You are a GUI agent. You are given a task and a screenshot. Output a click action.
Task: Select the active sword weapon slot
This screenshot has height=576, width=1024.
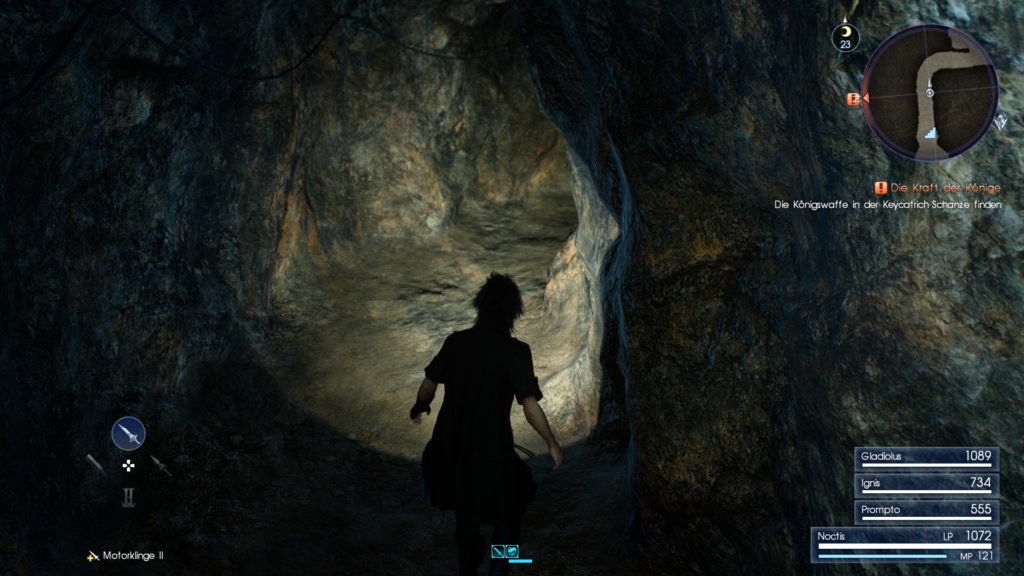[x=128, y=433]
